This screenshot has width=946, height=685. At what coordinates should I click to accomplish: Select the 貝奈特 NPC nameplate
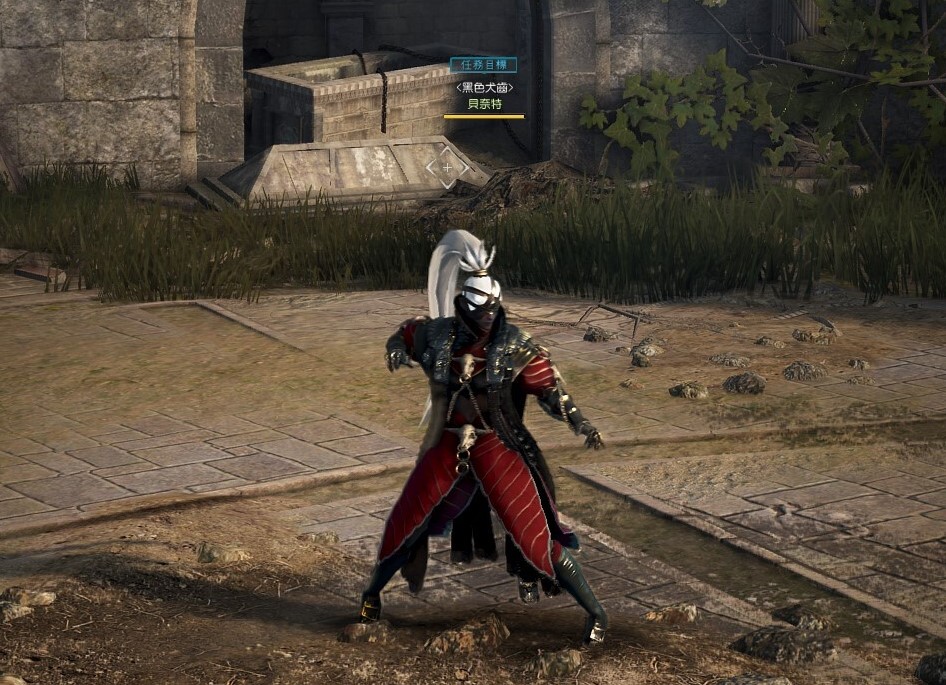click(x=484, y=103)
